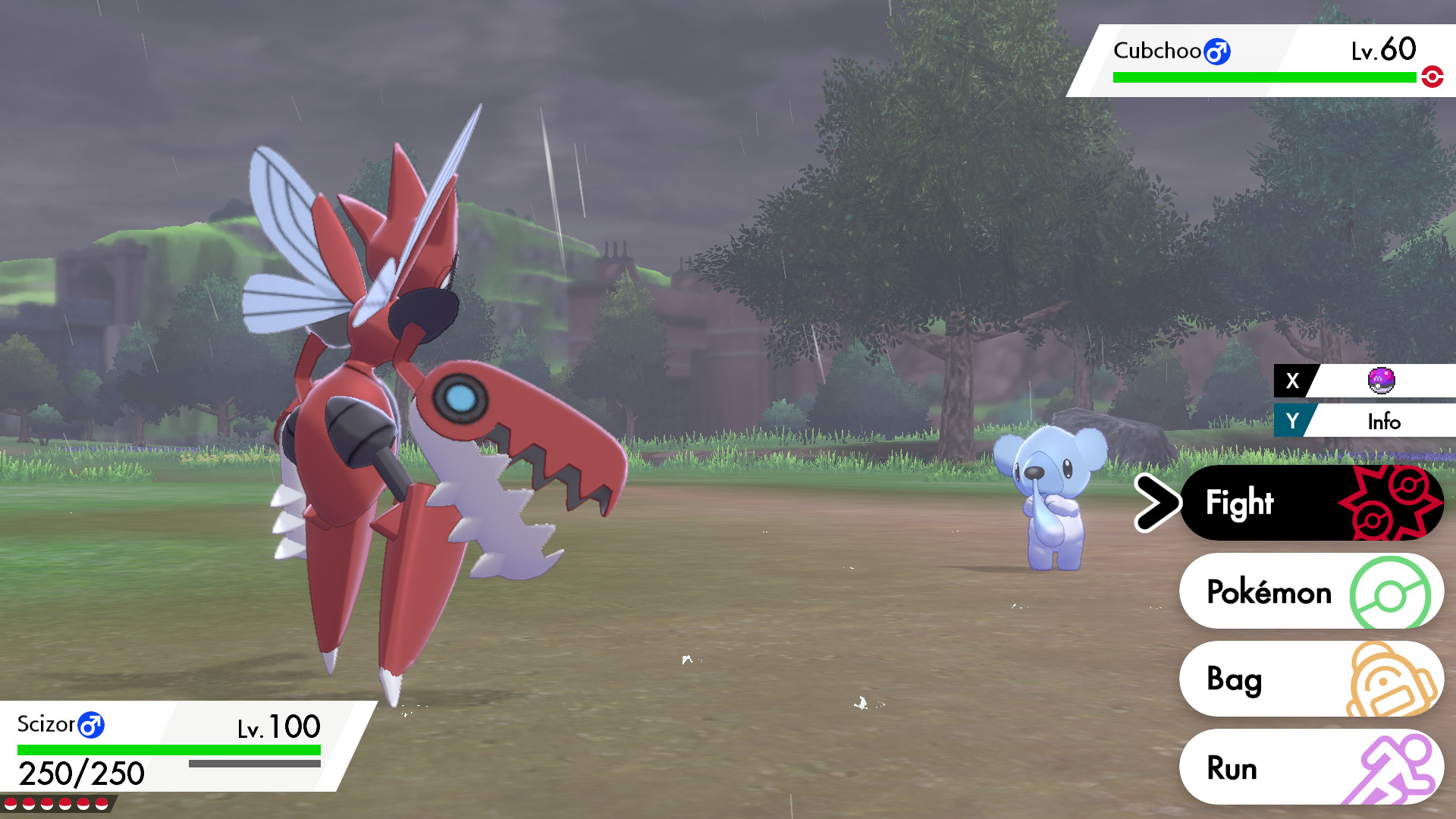The width and height of the screenshot is (1456, 819).
Task: Click Scizor's male gender symbol
Action: coord(91,726)
